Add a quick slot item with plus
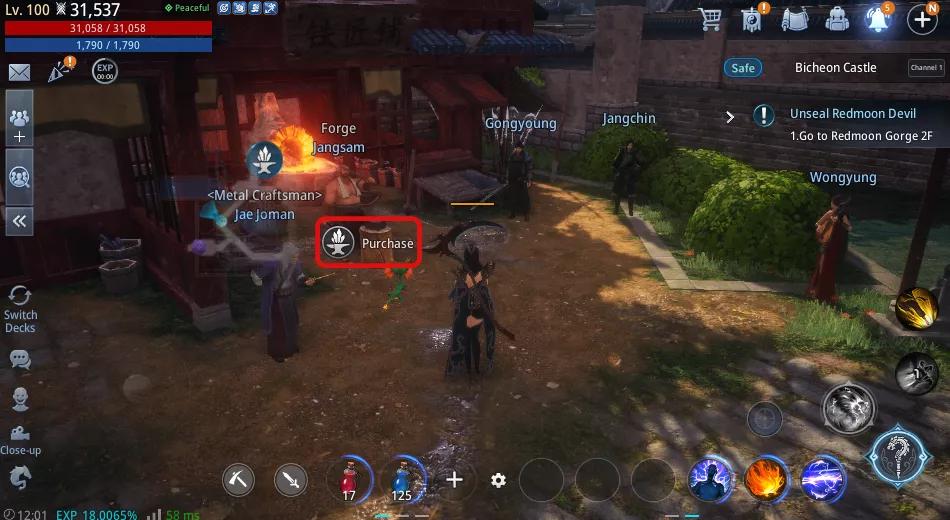This screenshot has width=950, height=520. [x=455, y=480]
